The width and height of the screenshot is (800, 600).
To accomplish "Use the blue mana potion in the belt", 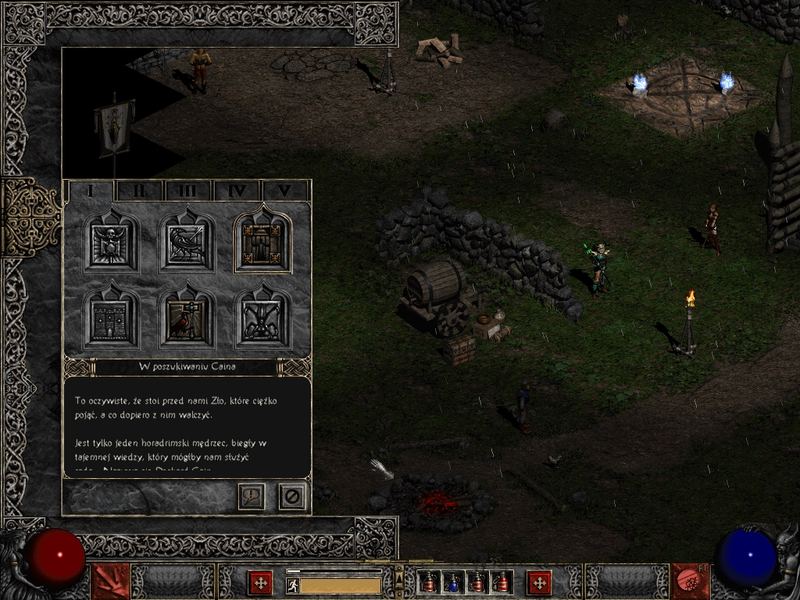I will [x=453, y=582].
